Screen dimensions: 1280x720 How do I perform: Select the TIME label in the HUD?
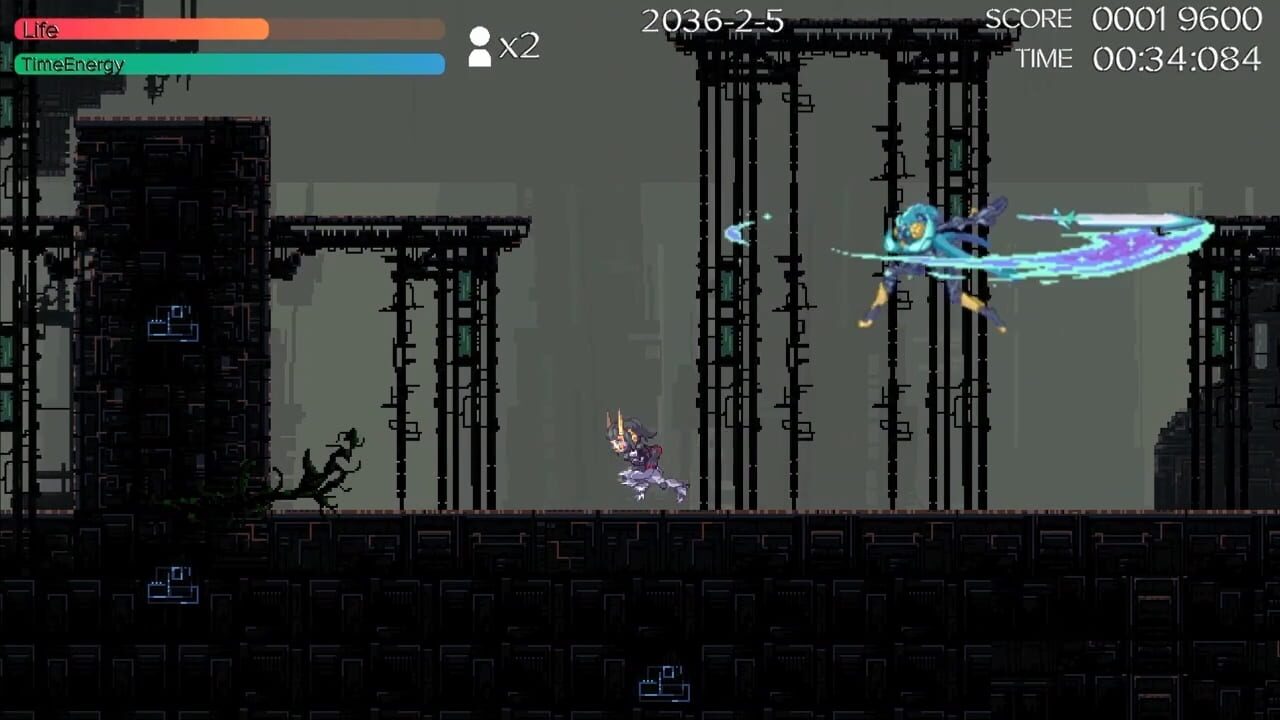[1044, 59]
